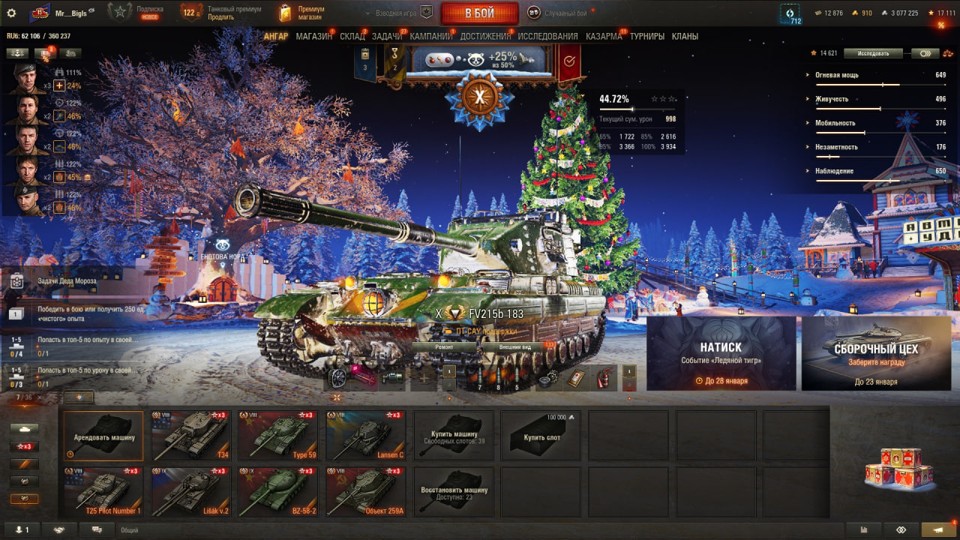The height and width of the screenshot is (540, 960).
Task: Select the Объект 259А tank
Action: (x=365, y=490)
